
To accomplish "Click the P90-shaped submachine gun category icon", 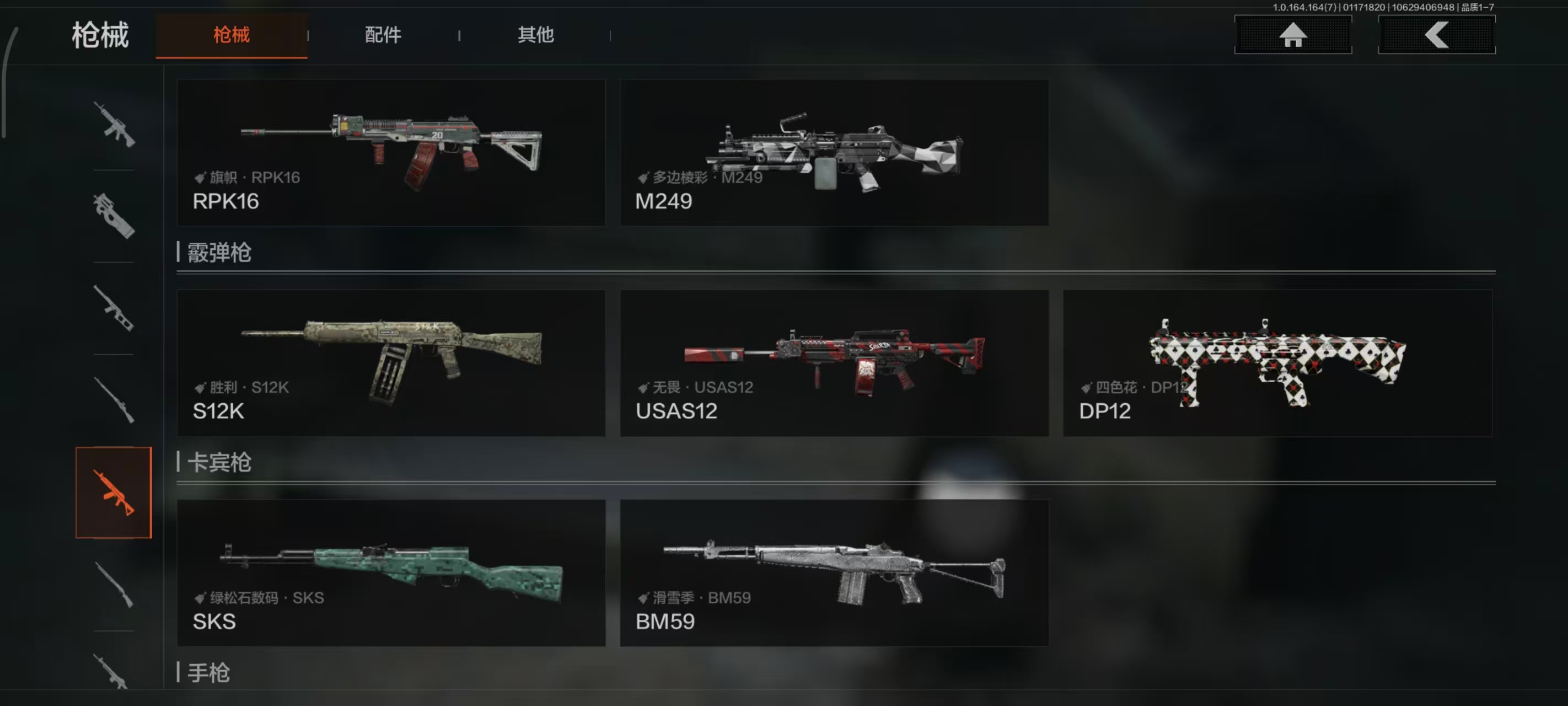I will click(114, 216).
